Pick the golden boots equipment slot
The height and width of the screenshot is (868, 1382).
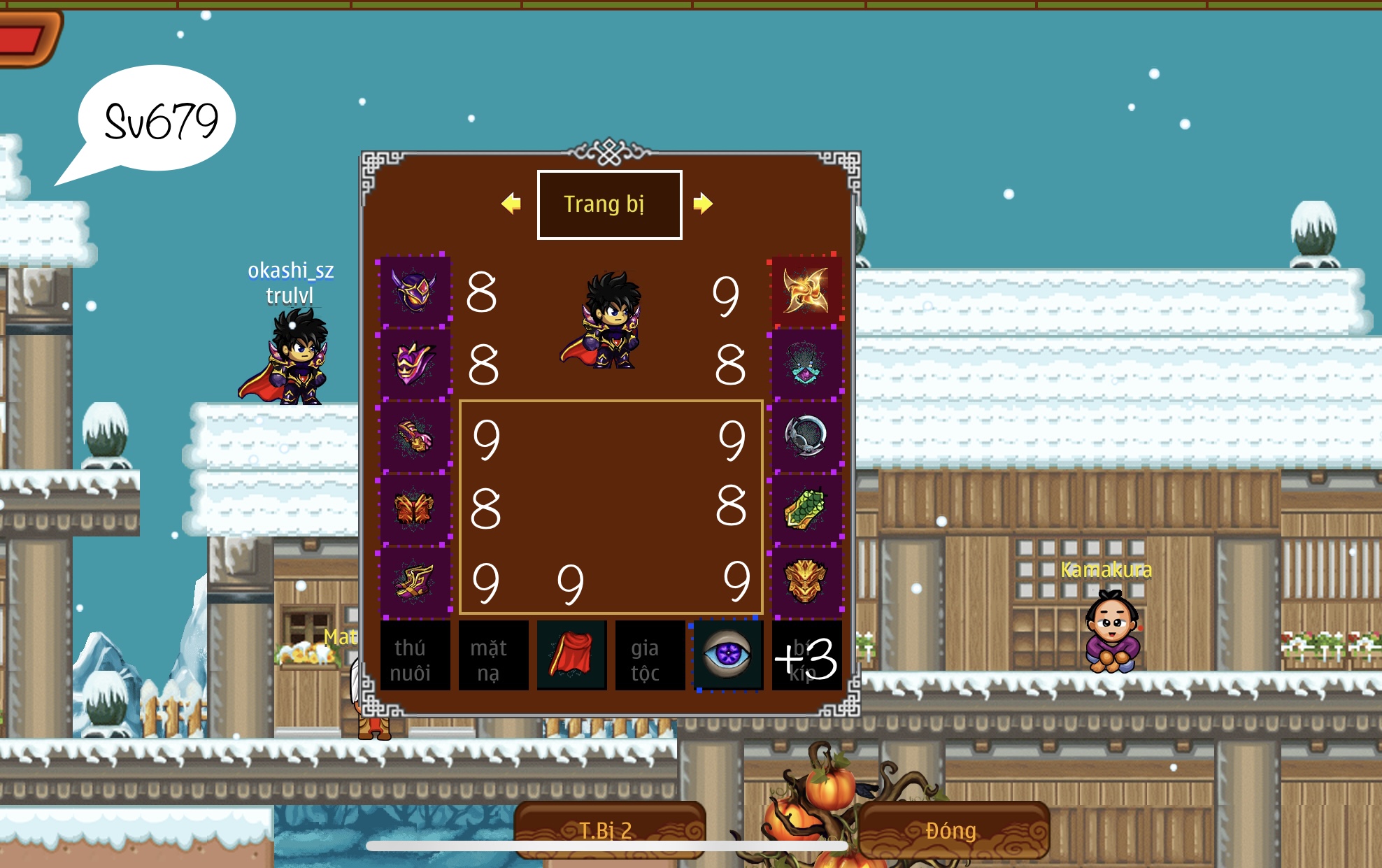click(415, 582)
